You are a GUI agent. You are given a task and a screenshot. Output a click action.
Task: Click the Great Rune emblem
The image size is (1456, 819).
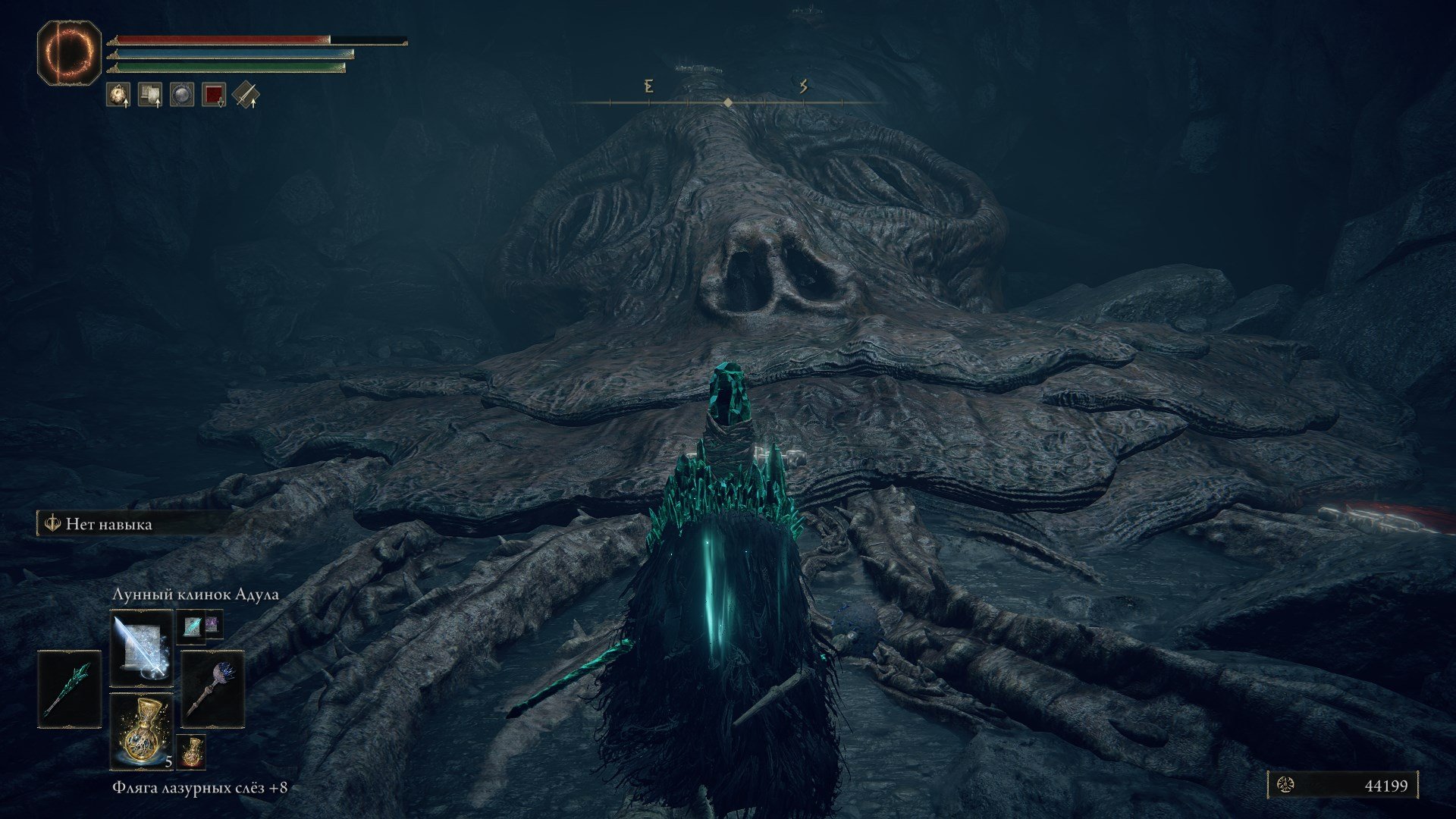tap(69, 52)
